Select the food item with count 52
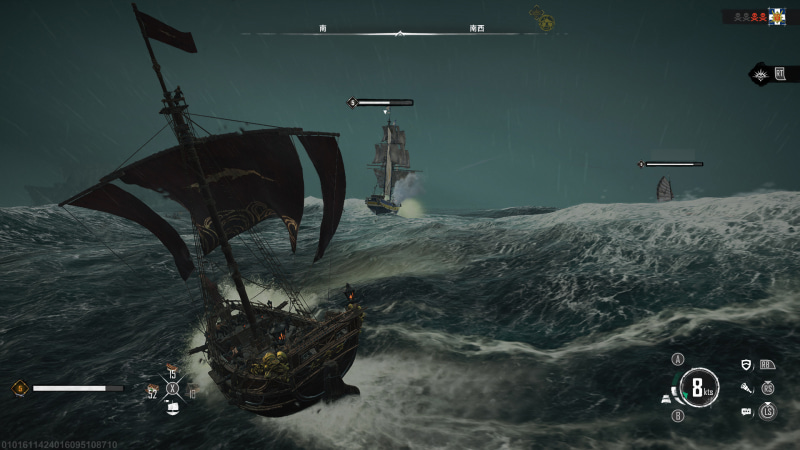The width and height of the screenshot is (800, 450). [x=153, y=389]
